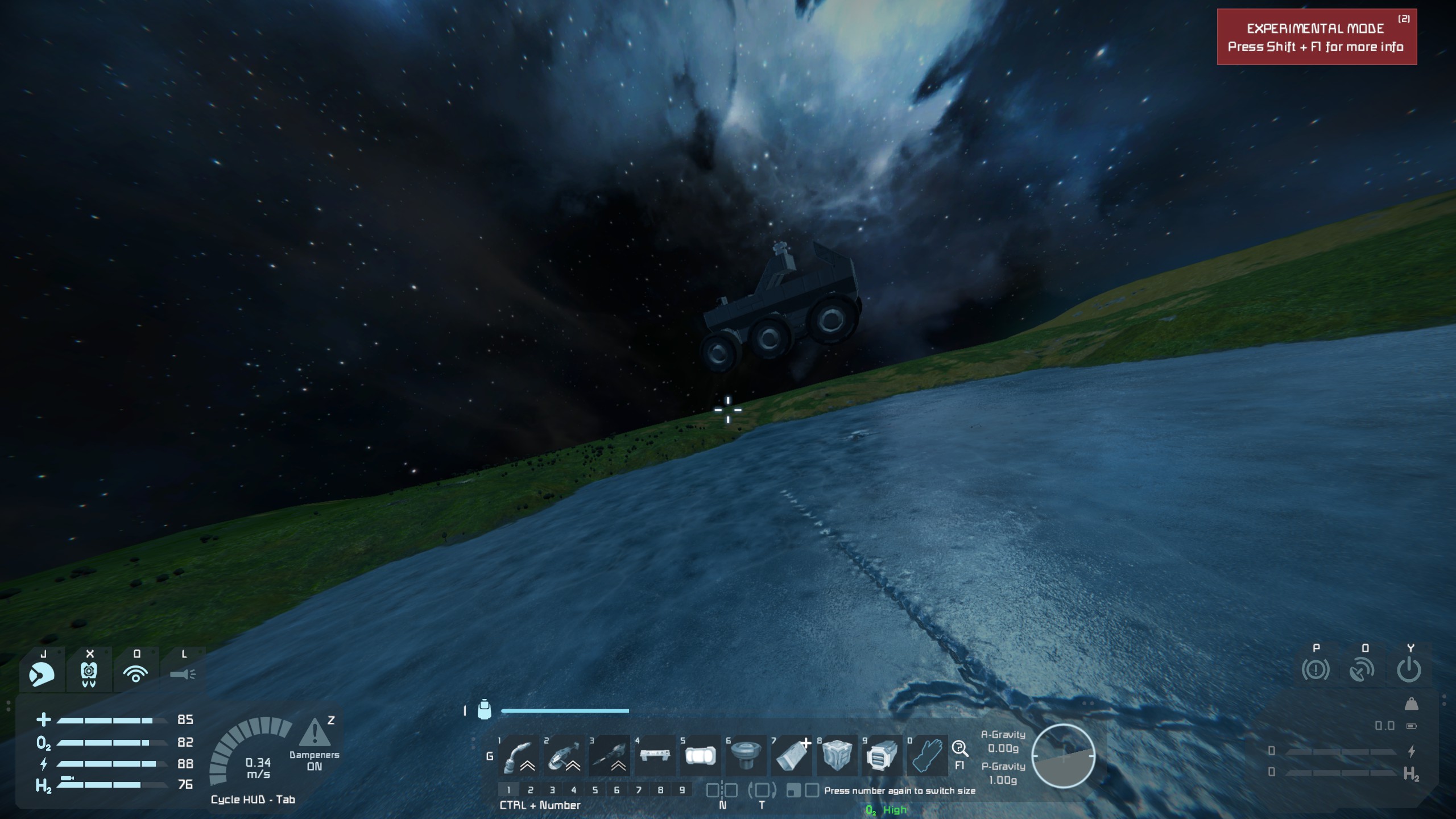
Task: Switch to toolbar page 5
Action: [x=595, y=790]
